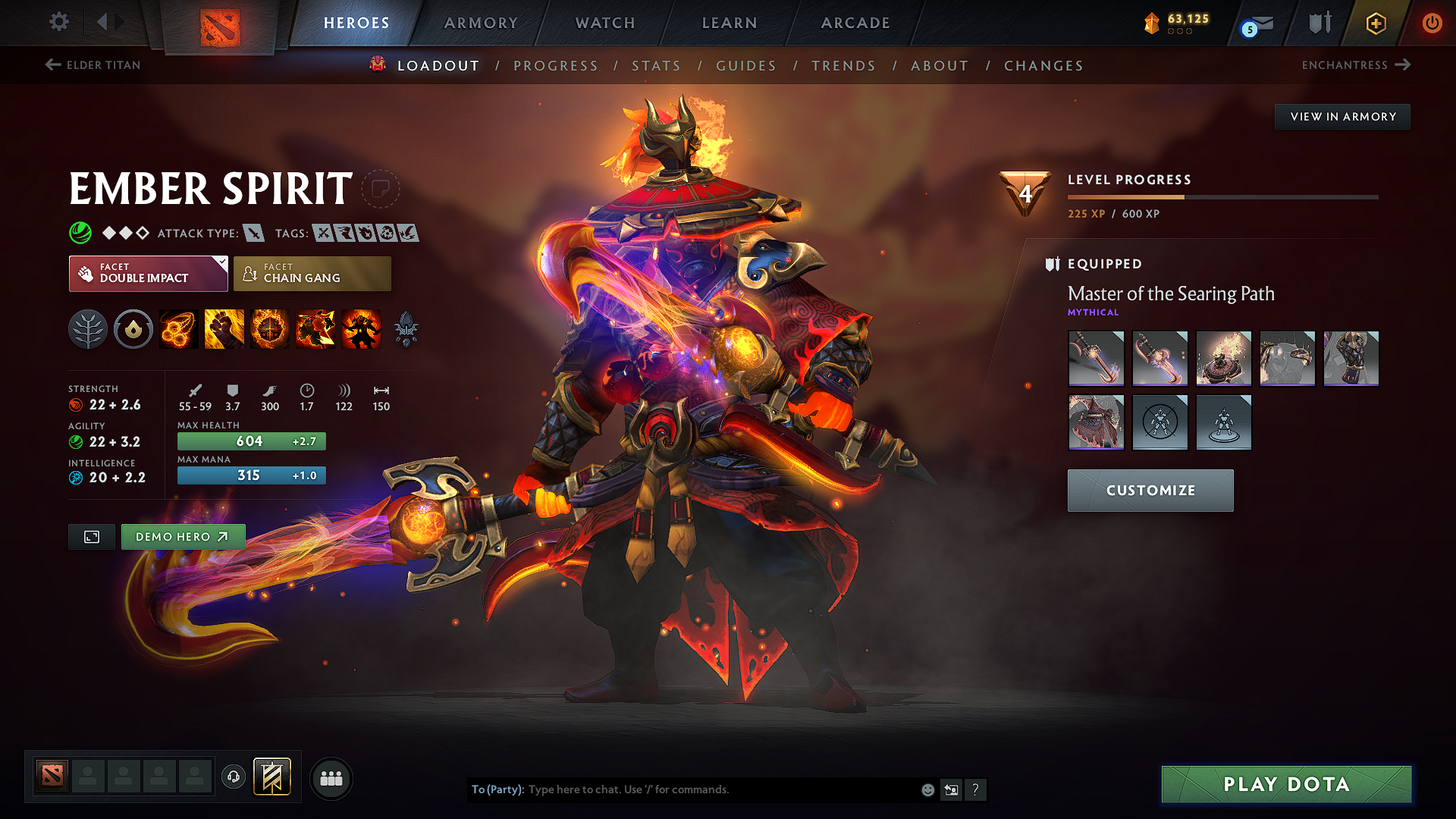
Task: Select the Fire Remnant ultimate icon
Action: click(360, 329)
